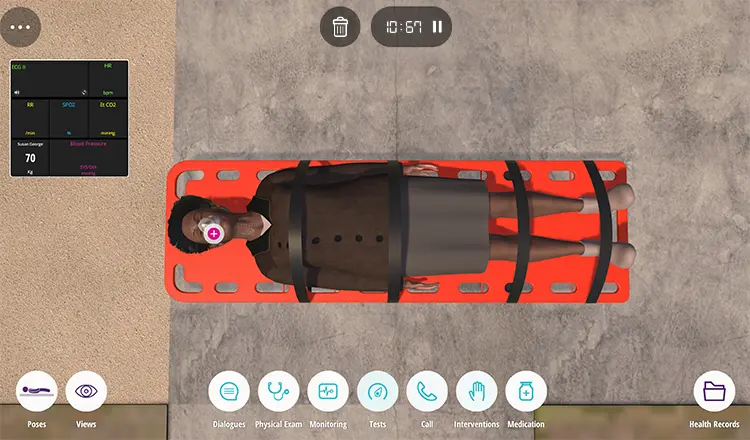The width and height of the screenshot is (750, 440).
Task: Open the patient vitals monitor panel
Action: 69,118
